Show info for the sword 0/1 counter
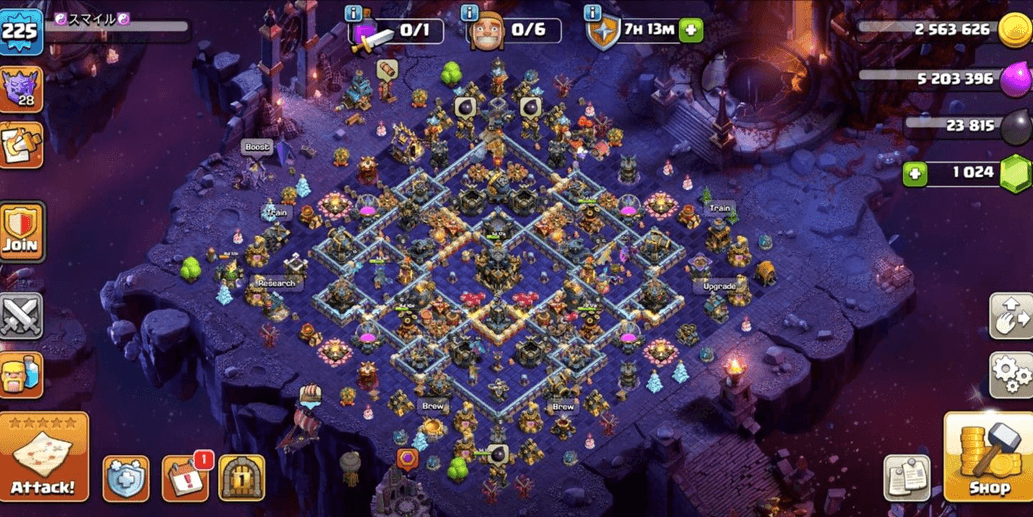 pyautogui.click(x=352, y=13)
